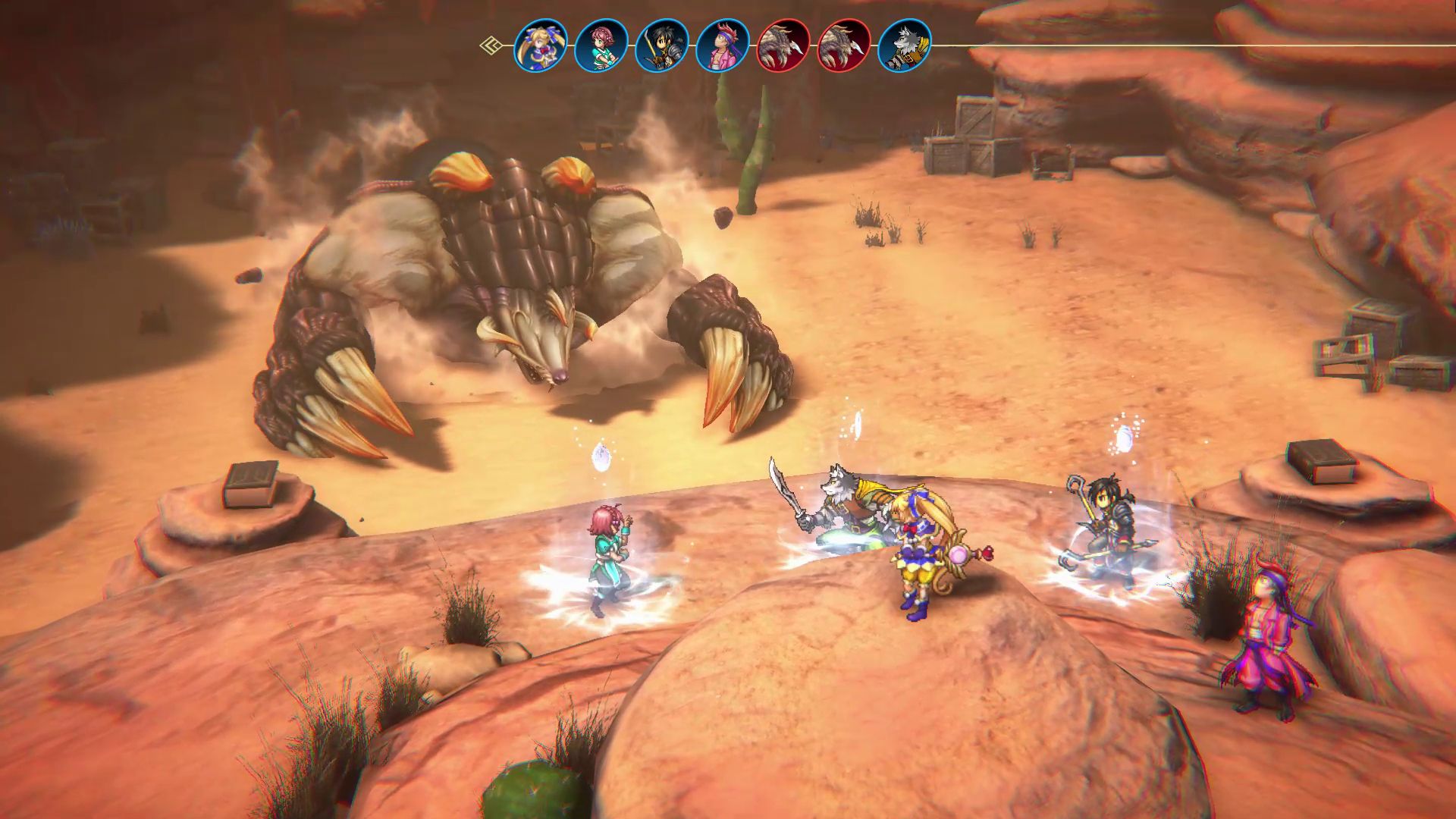Click the grey wolf warrior's turn portrait

[x=905, y=45]
